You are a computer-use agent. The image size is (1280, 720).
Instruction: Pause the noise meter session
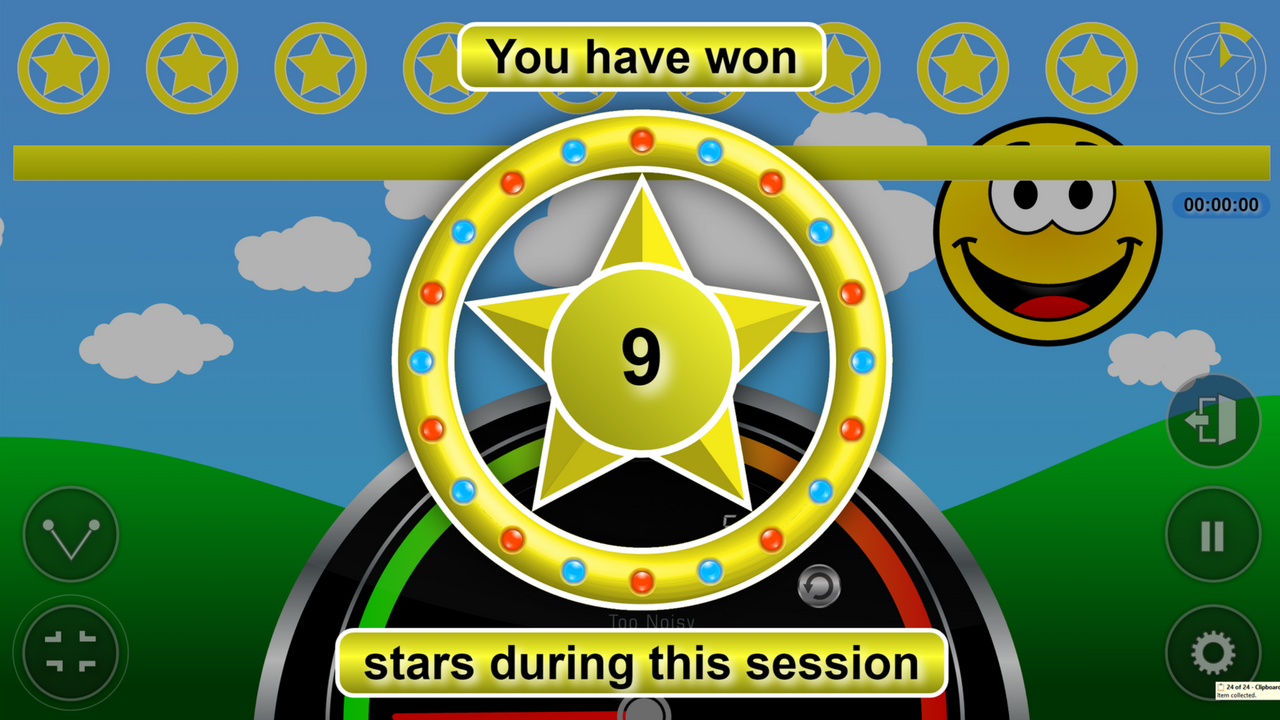(1212, 536)
